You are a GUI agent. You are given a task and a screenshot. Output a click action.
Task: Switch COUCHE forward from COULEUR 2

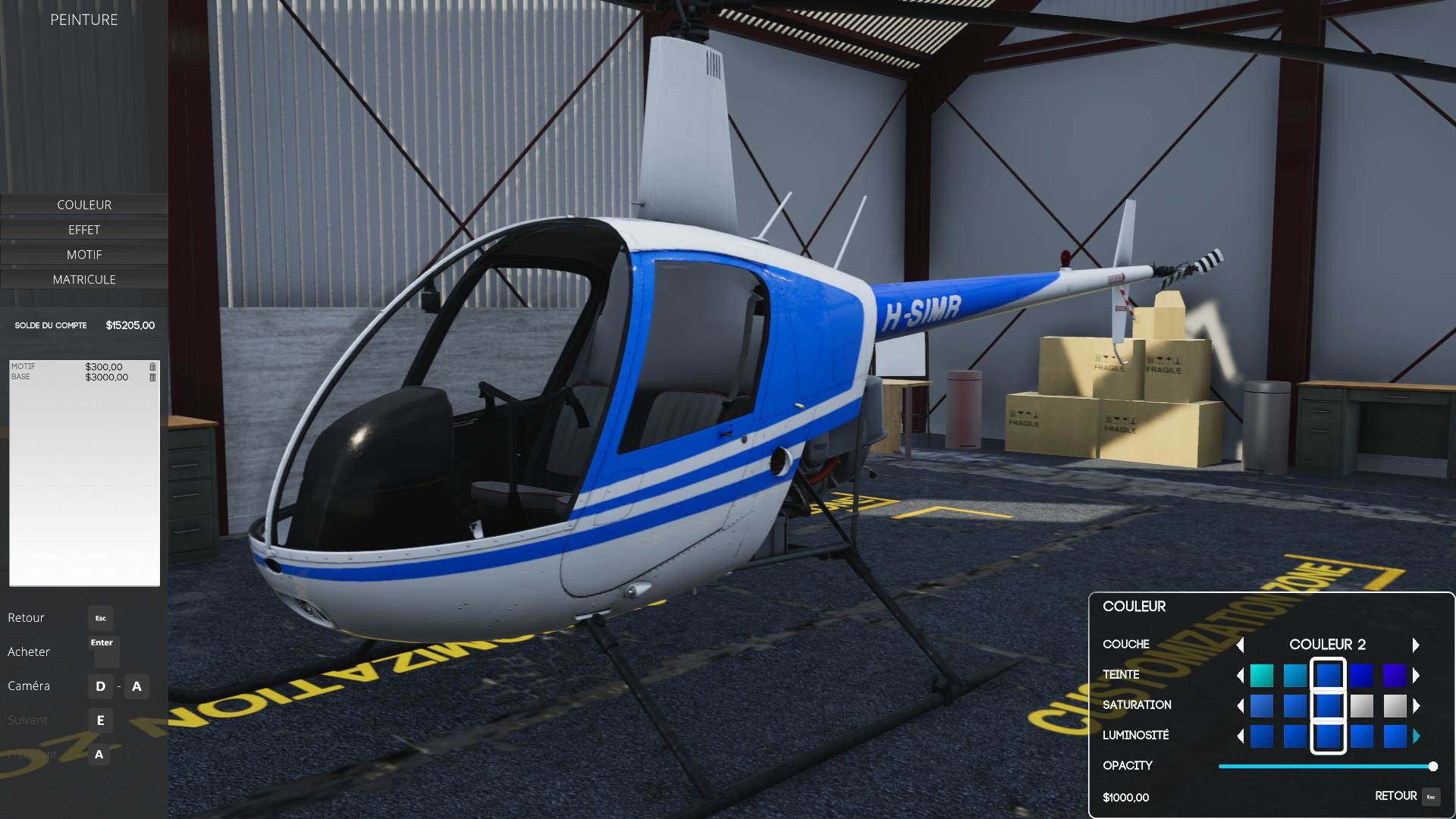click(x=1416, y=645)
